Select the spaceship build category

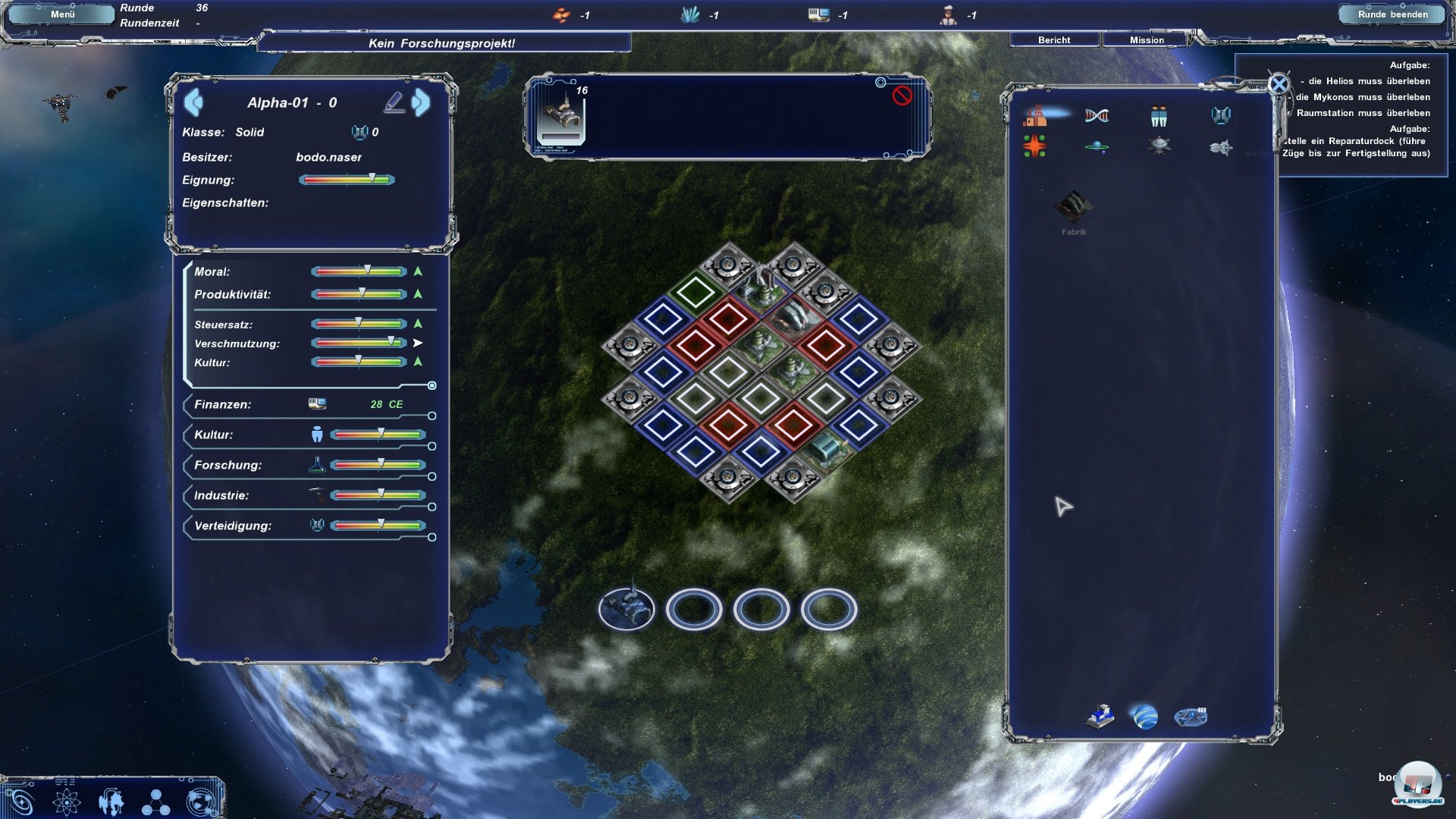[x=1220, y=147]
